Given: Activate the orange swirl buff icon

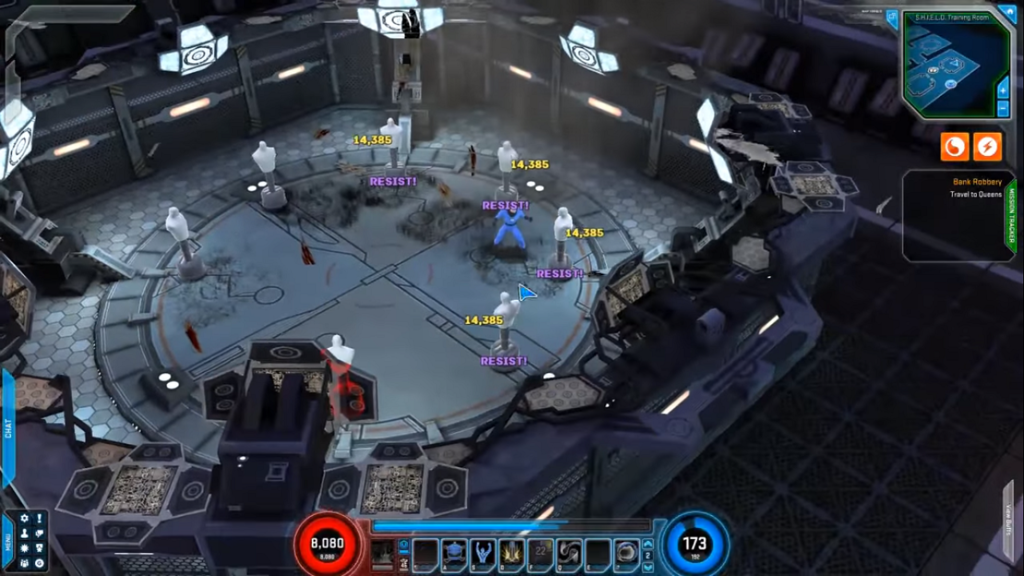Looking at the screenshot, I should click(x=955, y=147).
